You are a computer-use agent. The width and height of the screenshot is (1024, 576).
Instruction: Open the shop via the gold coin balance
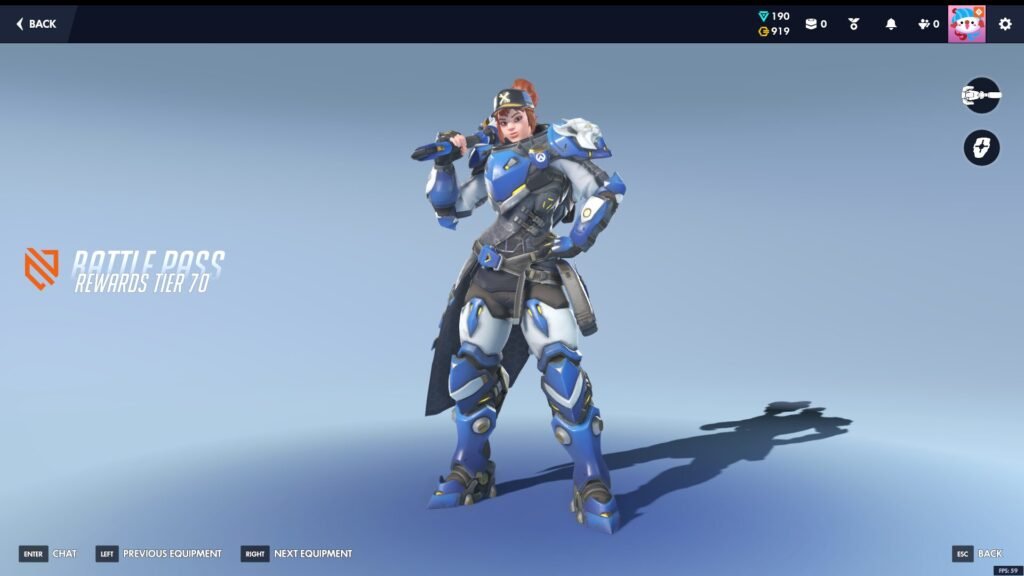[774, 32]
